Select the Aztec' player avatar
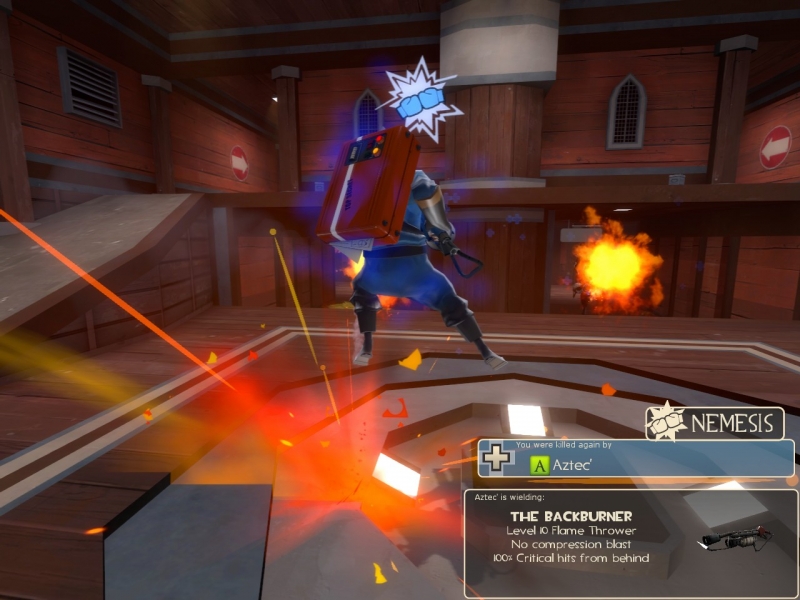Screen dimensions: 800x600 coord(540,464)
